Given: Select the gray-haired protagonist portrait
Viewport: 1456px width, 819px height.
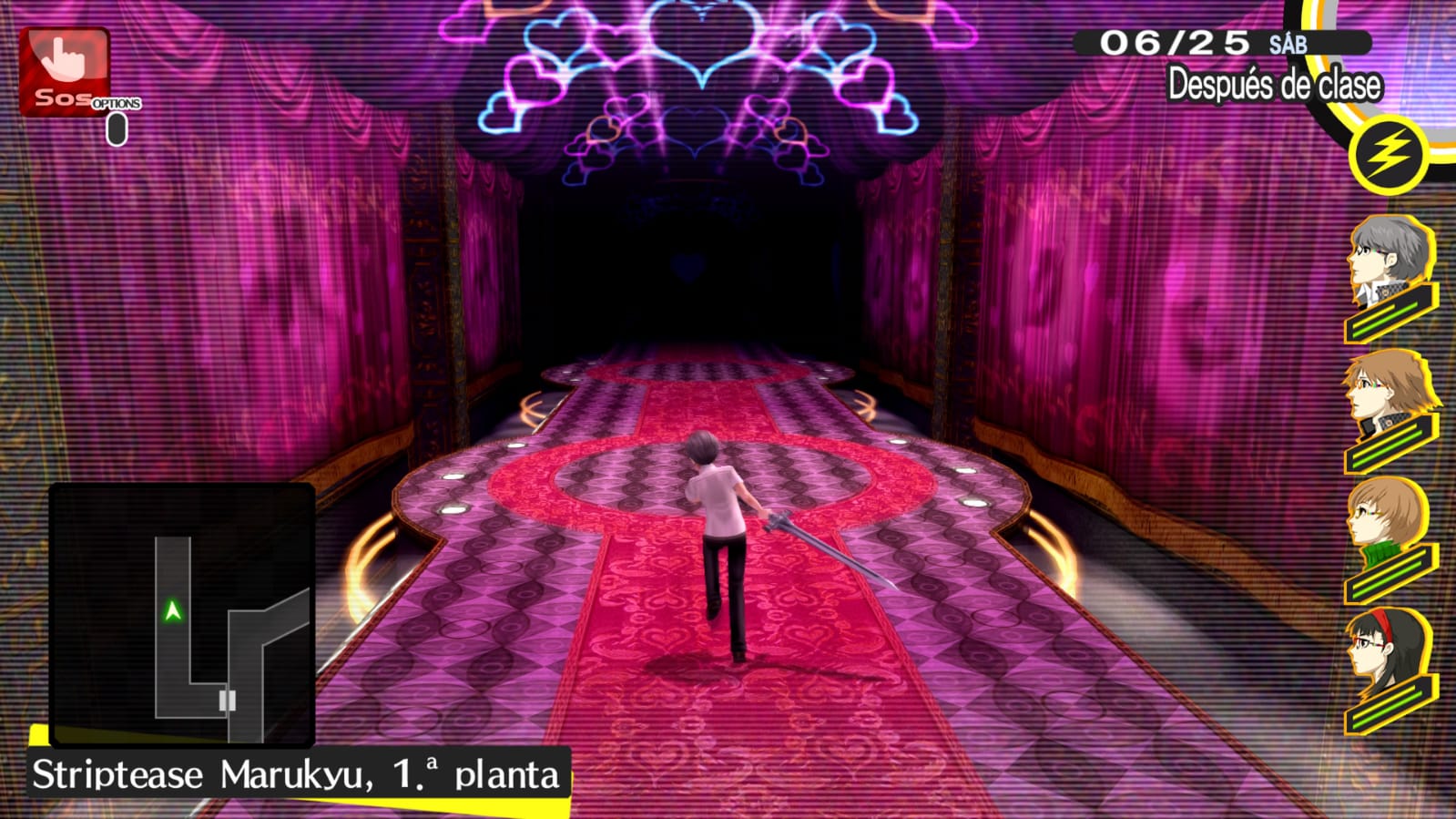Looking at the screenshot, I should pos(1388,264).
